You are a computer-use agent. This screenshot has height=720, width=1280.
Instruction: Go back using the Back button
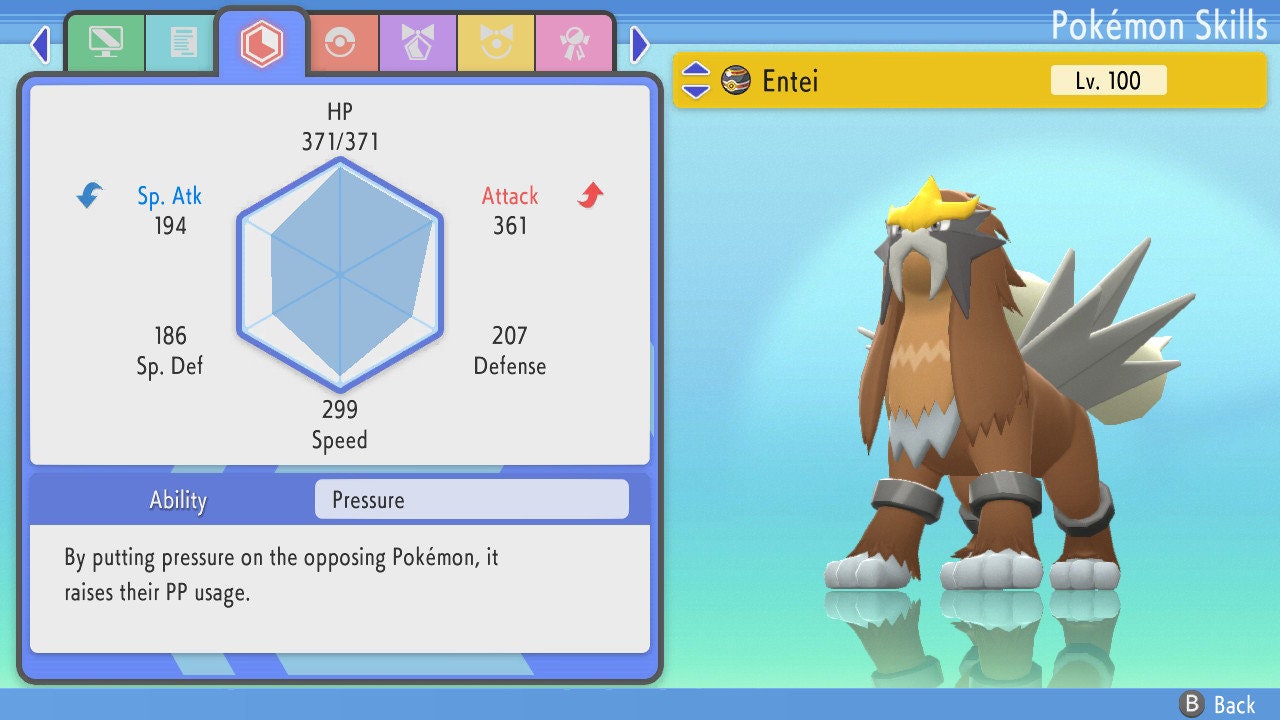[x=1218, y=704]
